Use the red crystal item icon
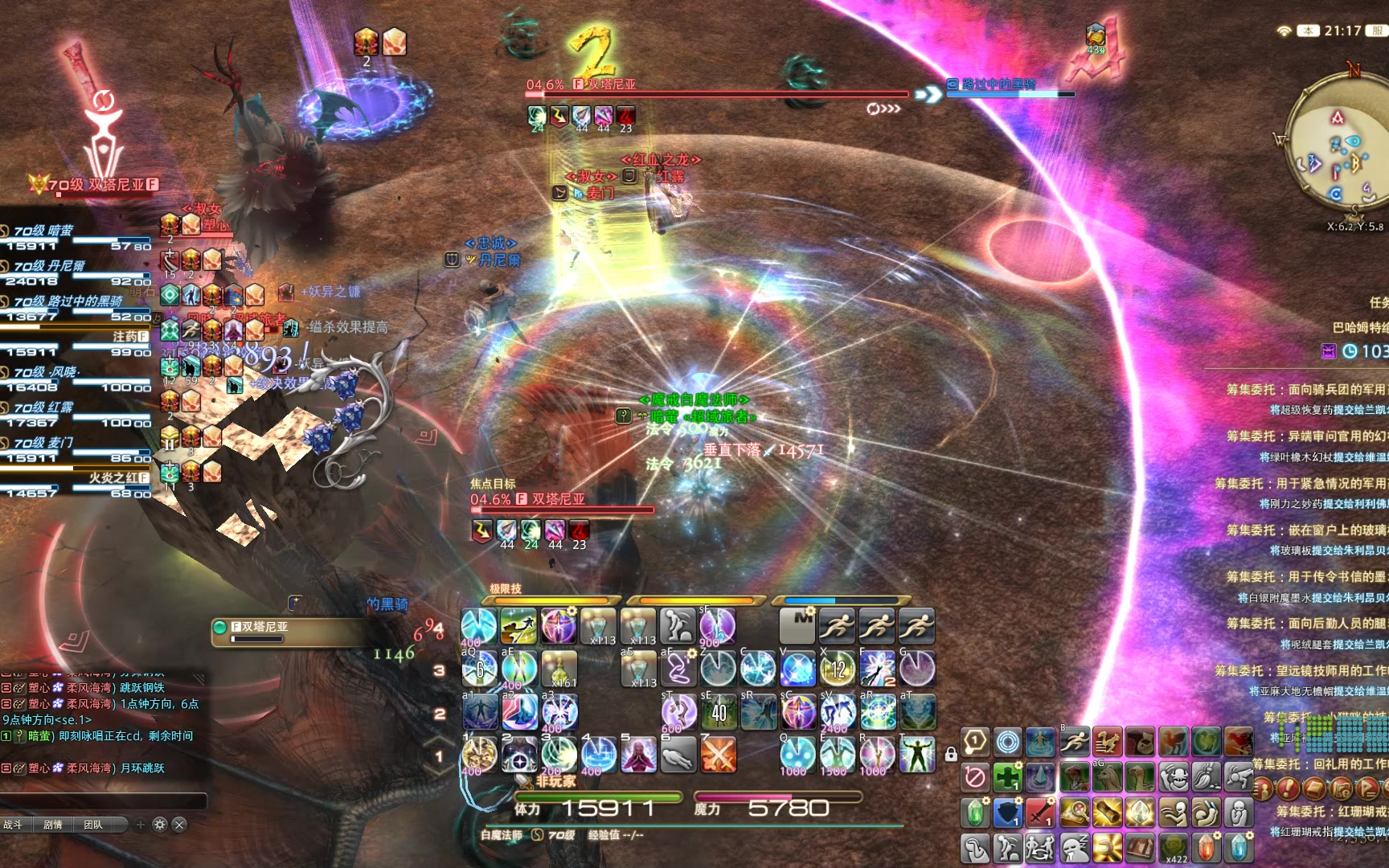1389x868 pixels. coord(1207,847)
